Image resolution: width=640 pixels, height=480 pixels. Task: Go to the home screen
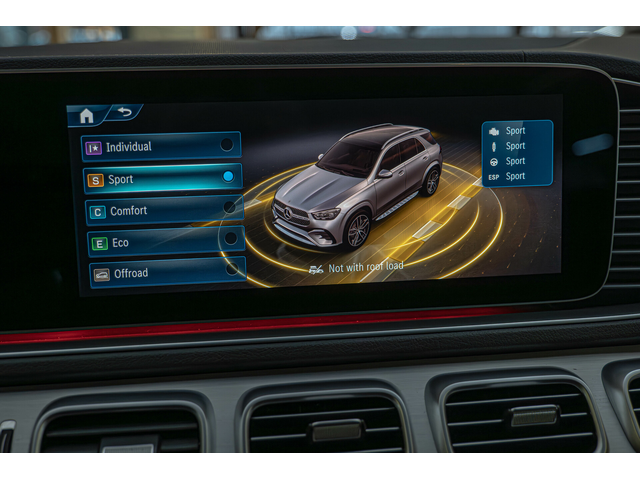point(86,116)
